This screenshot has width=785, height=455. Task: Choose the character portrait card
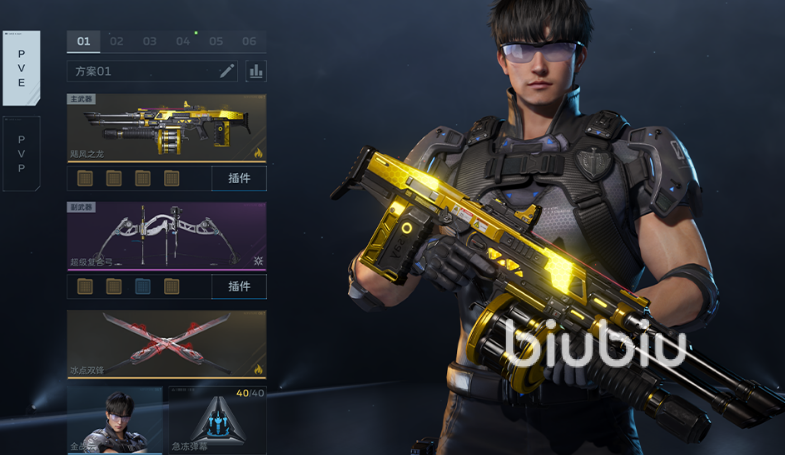pyautogui.click(x=115, y=421)
